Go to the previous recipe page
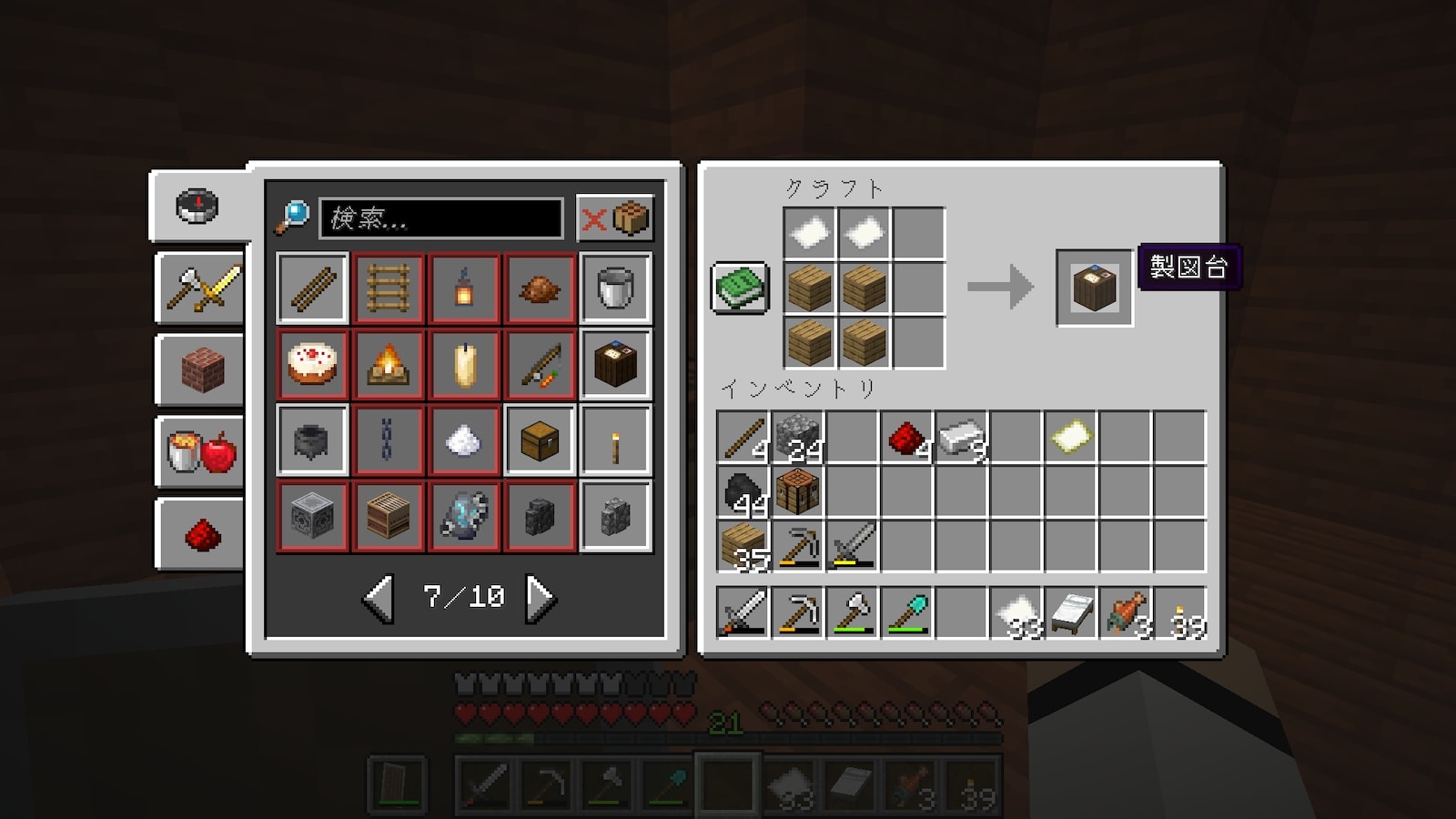The width and height of the screenshot is (1456, 819). [379, 598]
